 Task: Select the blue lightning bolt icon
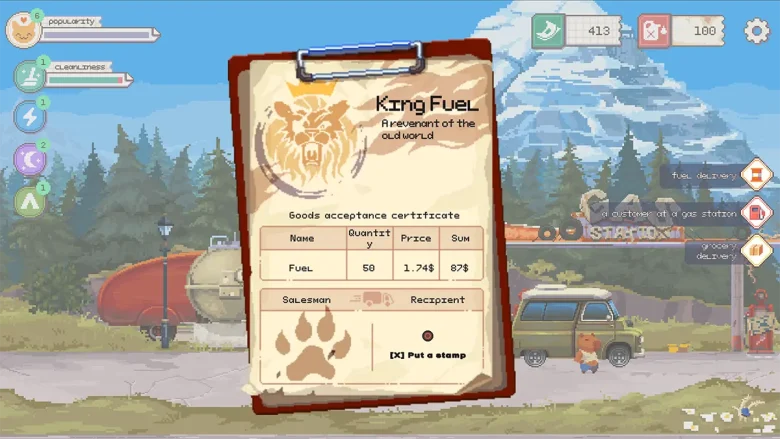(29, 117)
